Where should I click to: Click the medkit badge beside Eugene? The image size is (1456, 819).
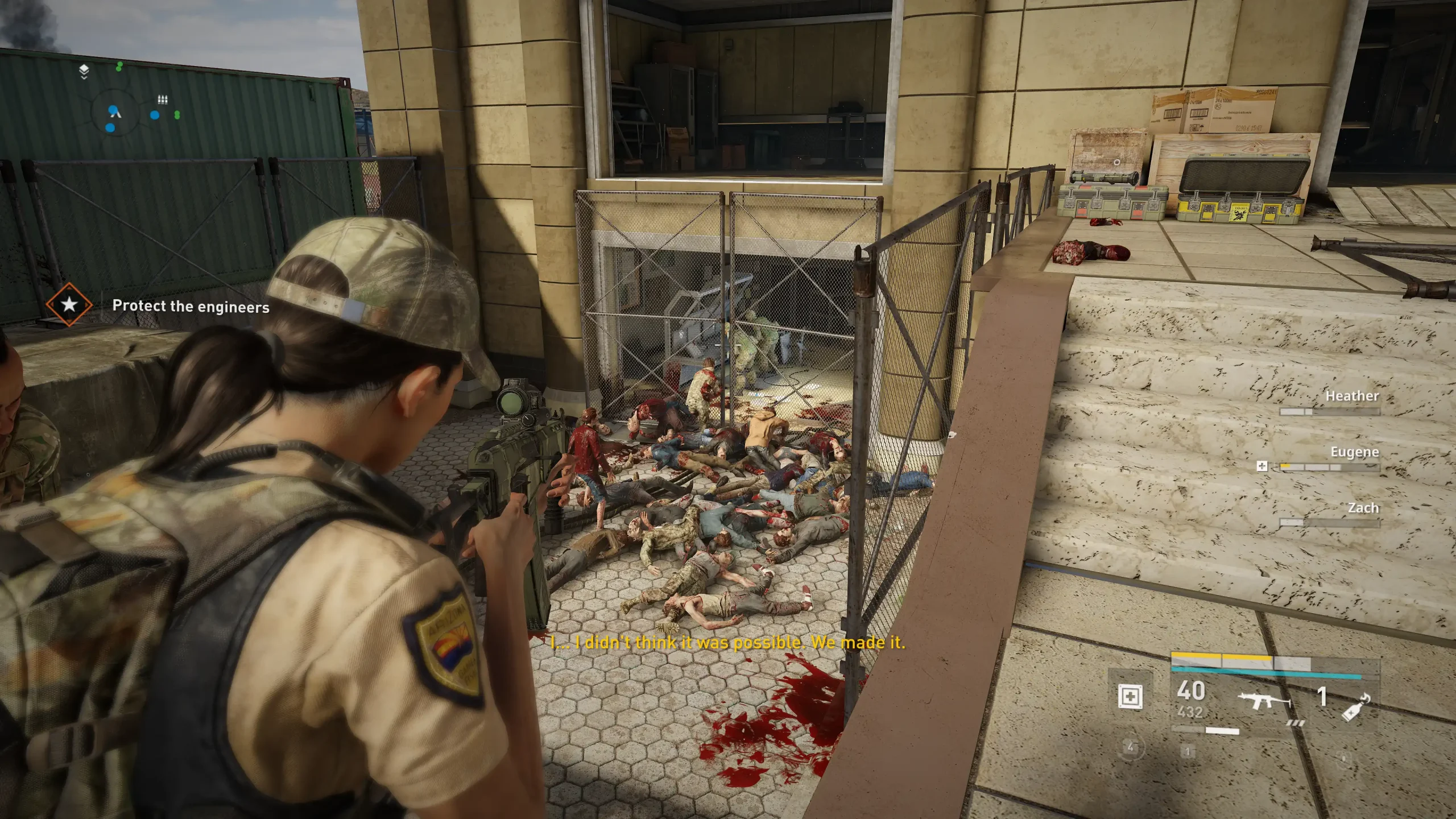coord(1261,466)
